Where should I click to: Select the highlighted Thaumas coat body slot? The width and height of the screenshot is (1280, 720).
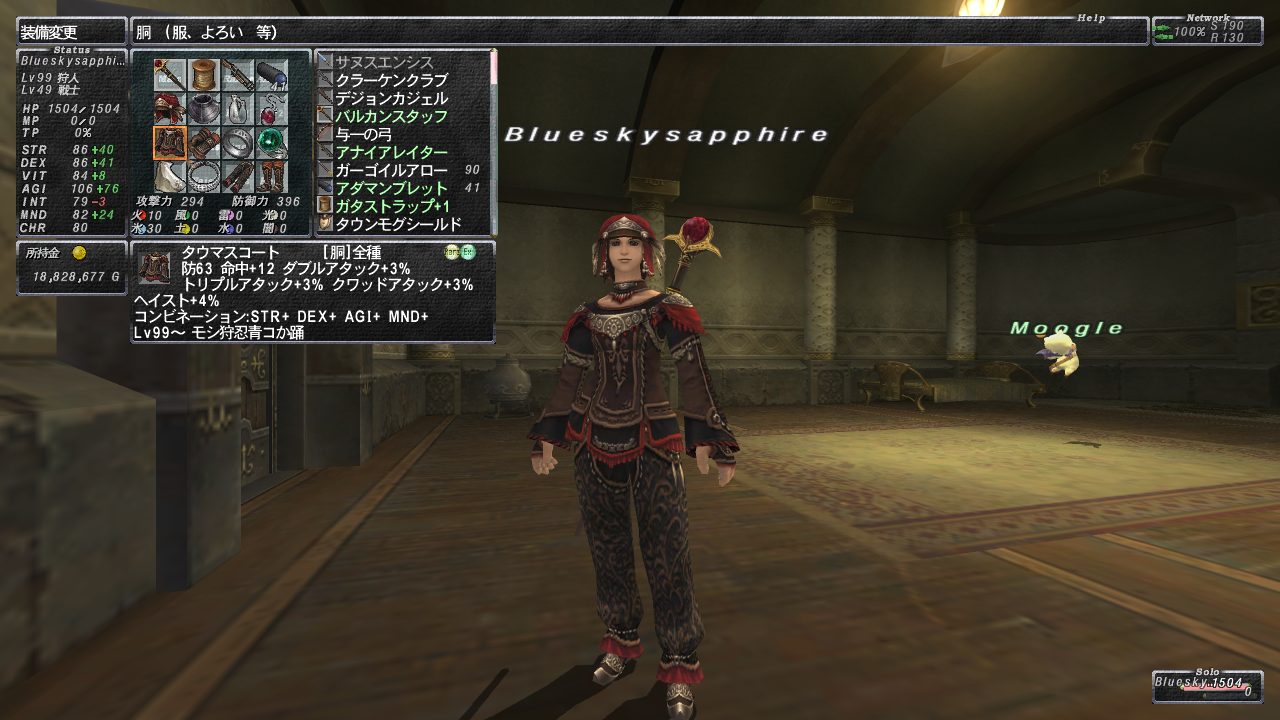click(169, 143)
